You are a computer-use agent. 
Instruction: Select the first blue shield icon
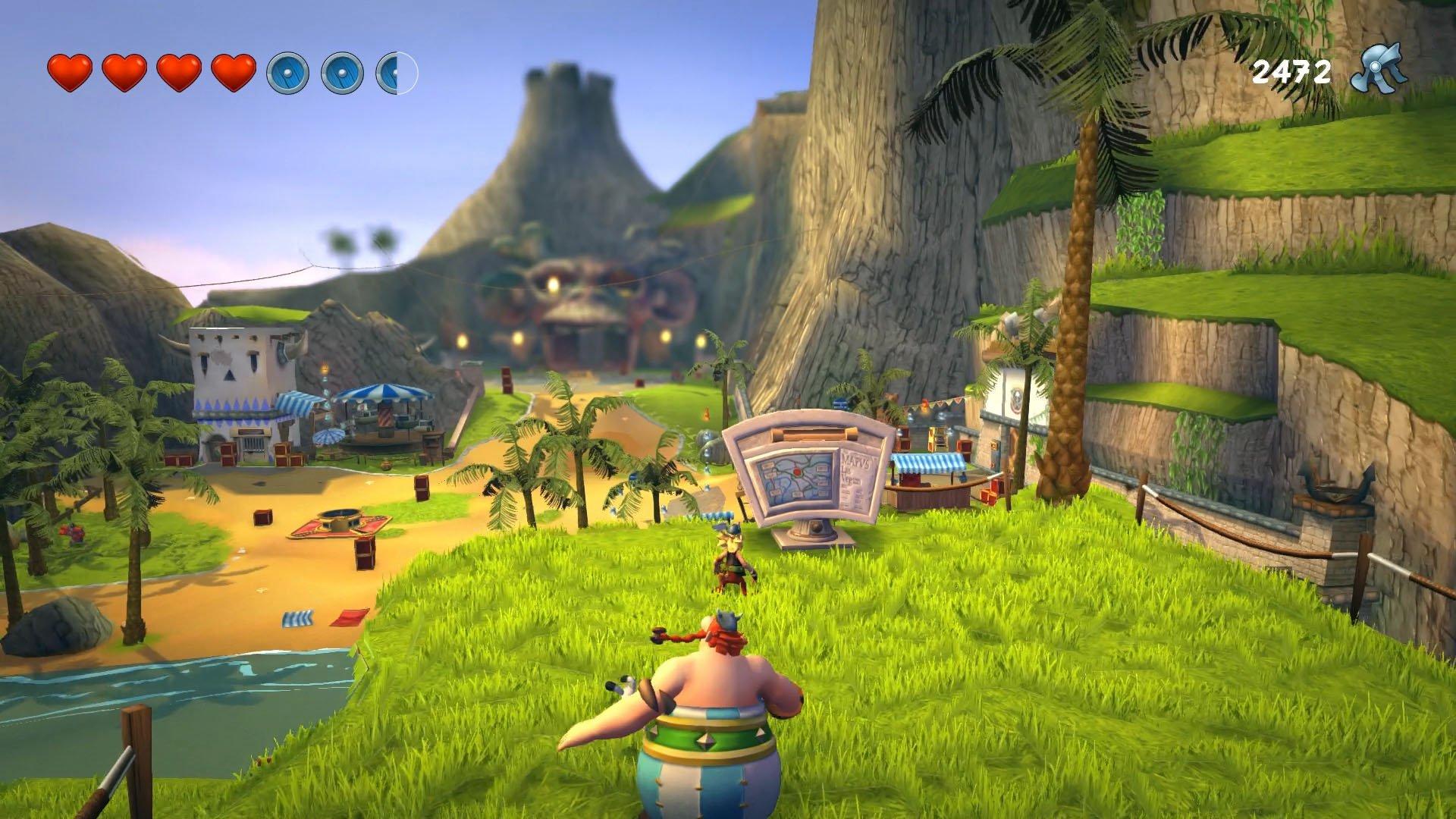click(287, 74)
